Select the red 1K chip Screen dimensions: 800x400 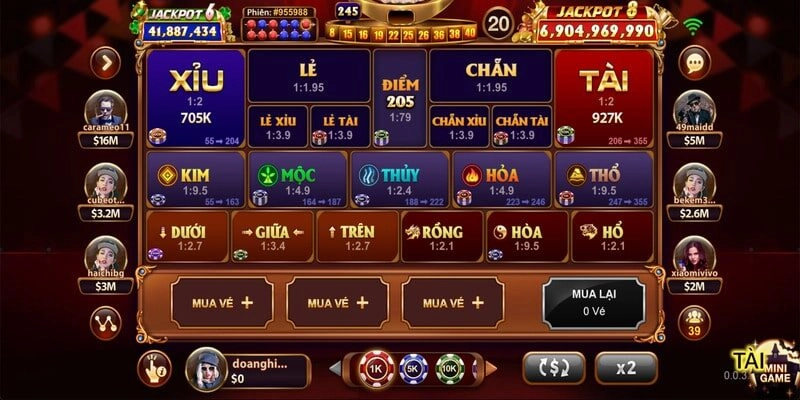point(375,367)
